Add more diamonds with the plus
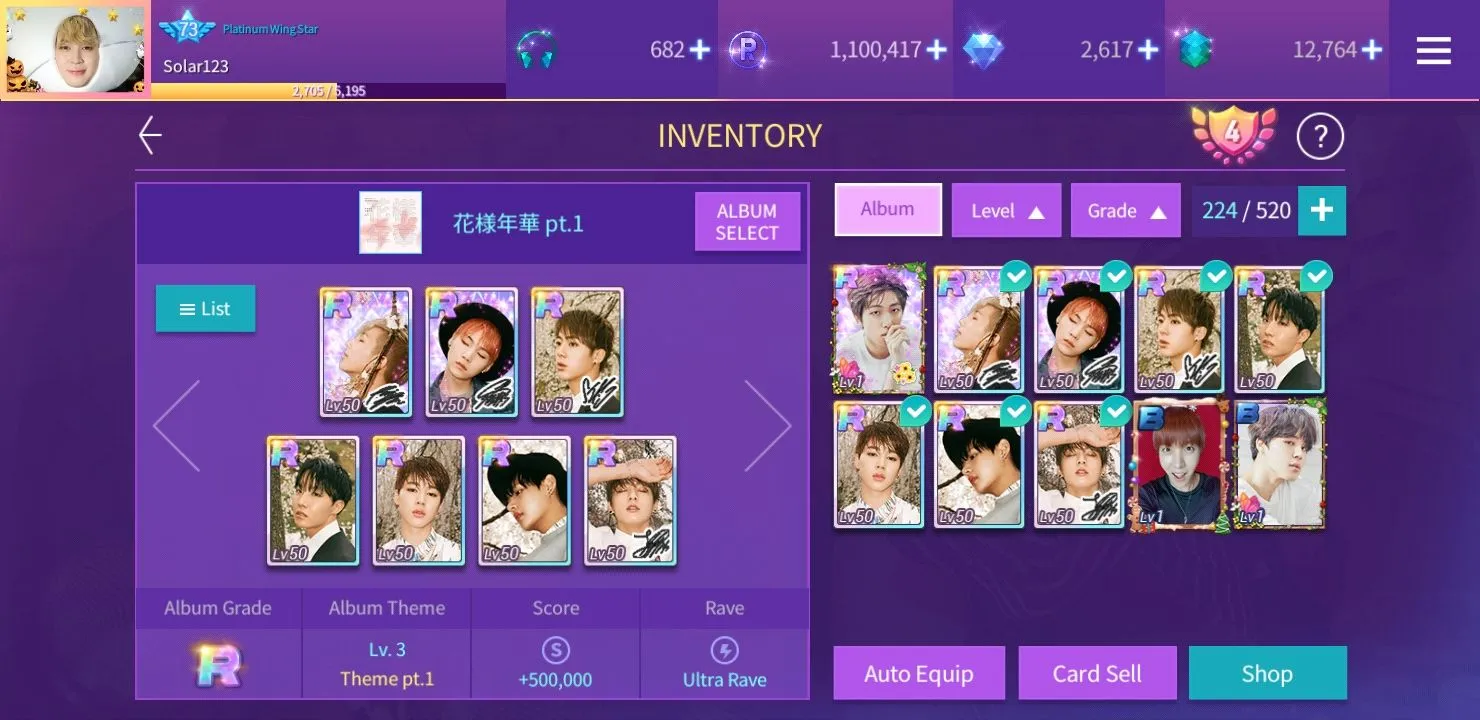The width and height of the screenshot is (1480, 720). pyautogui.click(x=1148, y=50)
